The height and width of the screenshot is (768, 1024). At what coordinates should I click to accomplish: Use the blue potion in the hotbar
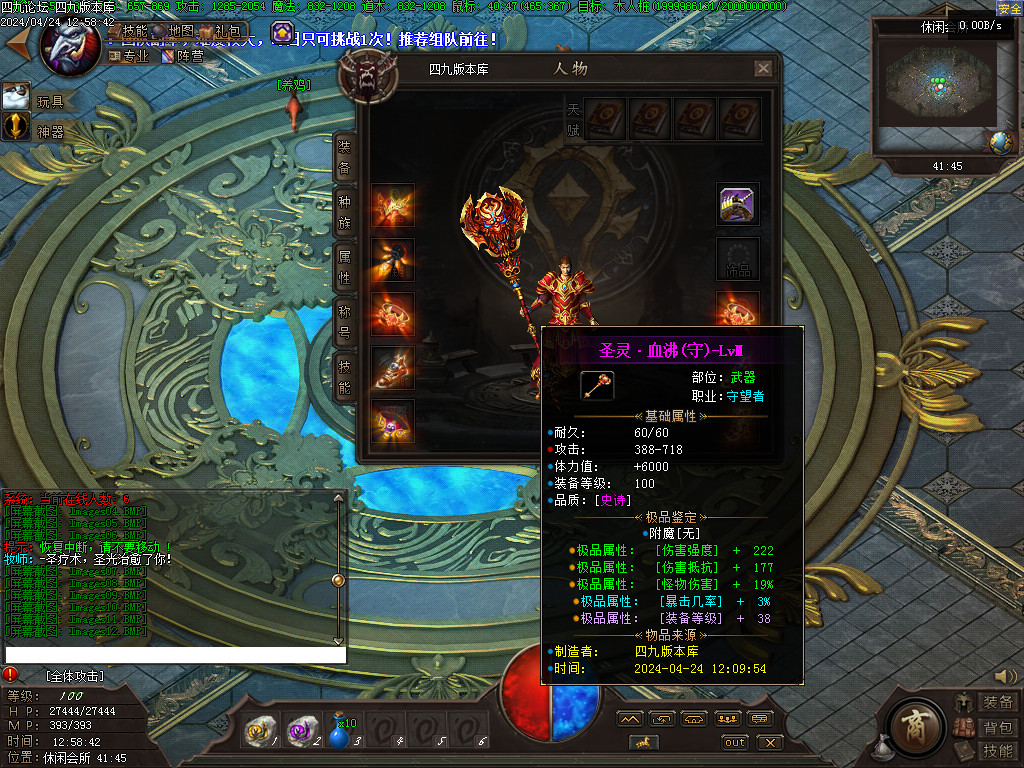pos(340,735)
